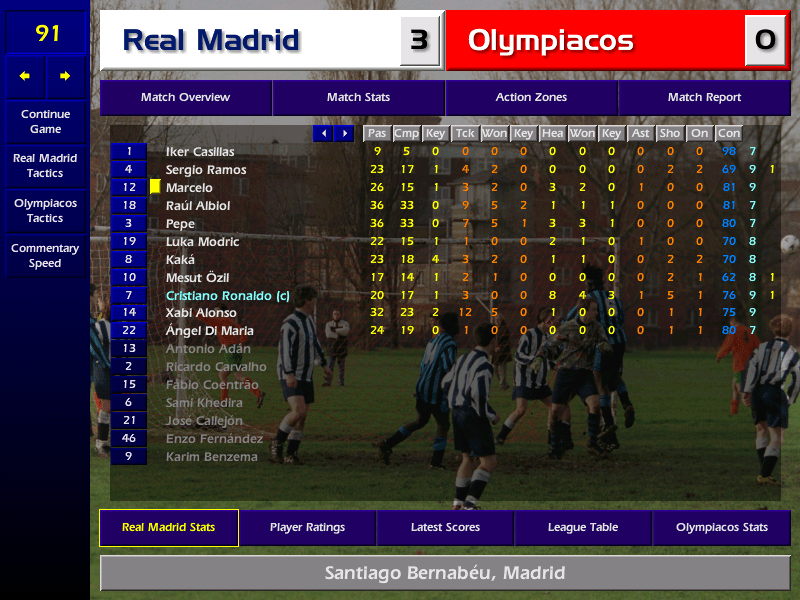Screen dimensions: 800x600
Task: Go back with the left yellow arrow
Action: pos(25,76)
